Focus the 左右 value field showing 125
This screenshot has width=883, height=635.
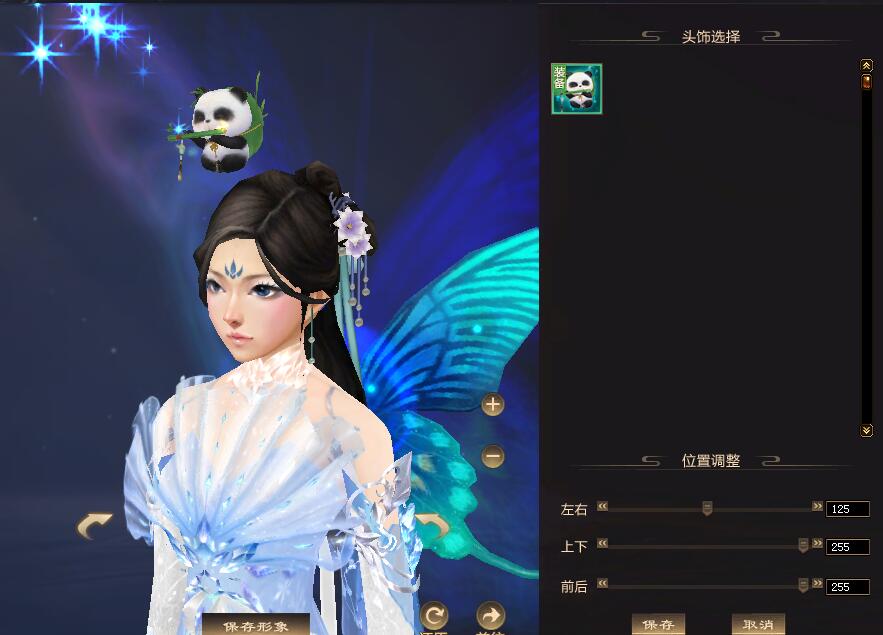847,509
